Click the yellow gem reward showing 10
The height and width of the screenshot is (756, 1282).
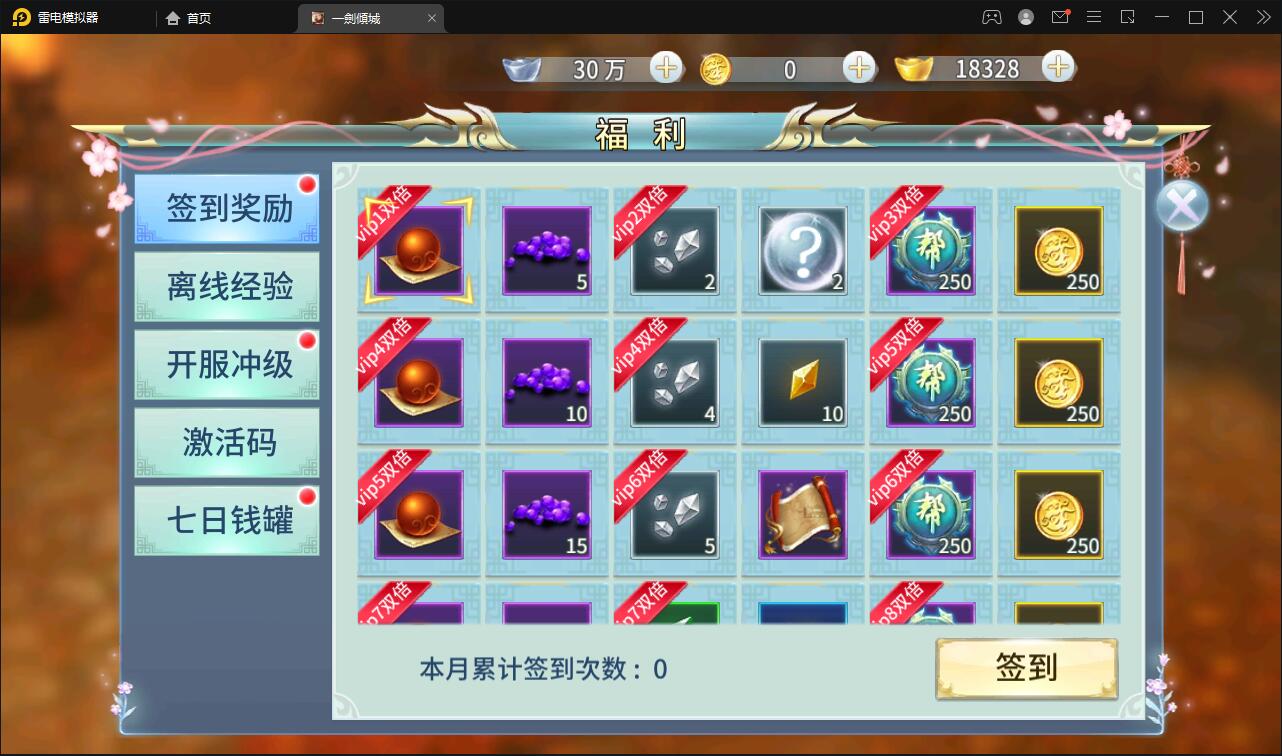802,383
